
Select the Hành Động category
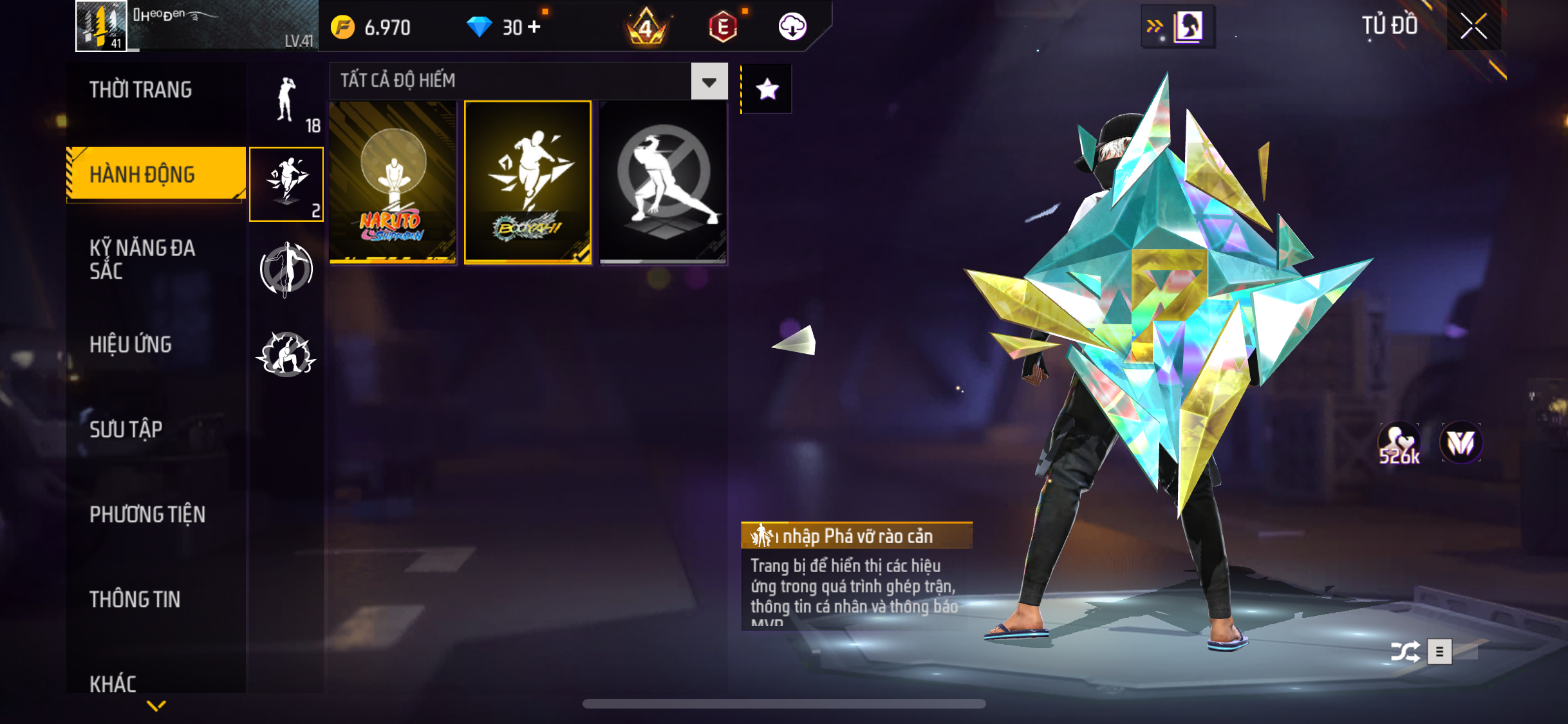[142, 174]
